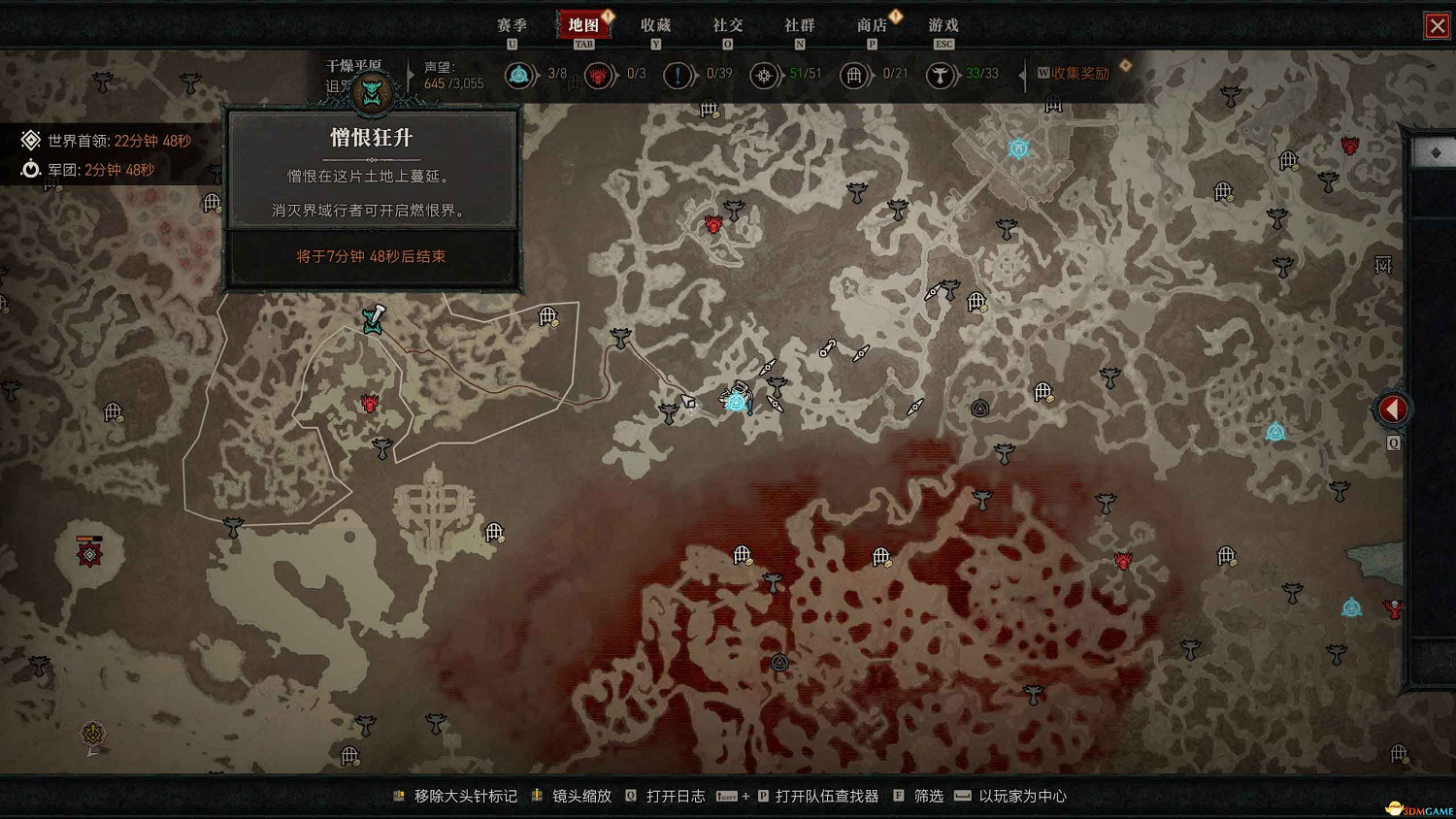Select the strongholds progress icon showing 0/3
The width and height of the screenshot is (1456, 819).
598,75
